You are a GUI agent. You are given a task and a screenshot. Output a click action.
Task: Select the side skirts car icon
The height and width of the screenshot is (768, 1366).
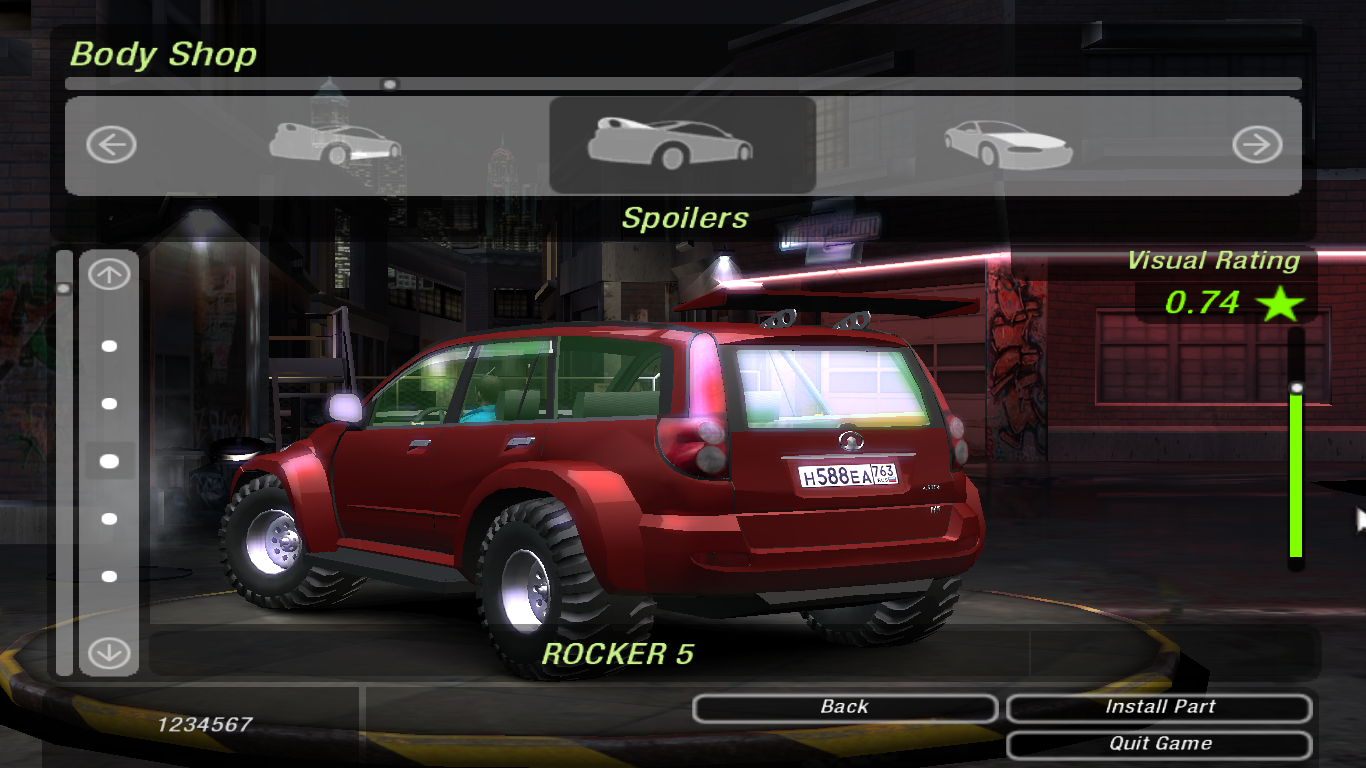[335, 145]
